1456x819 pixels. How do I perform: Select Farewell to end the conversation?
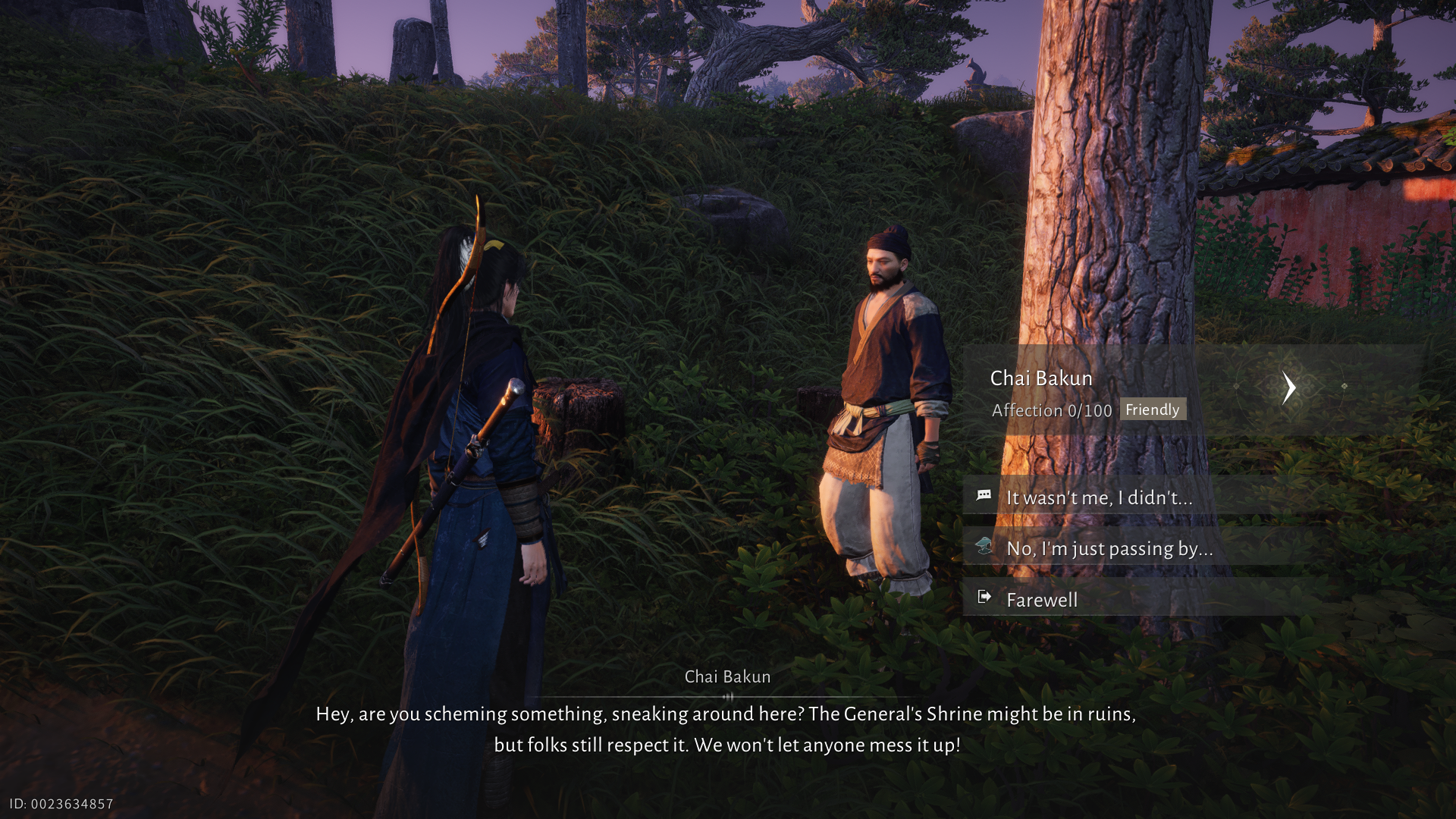1042,599
